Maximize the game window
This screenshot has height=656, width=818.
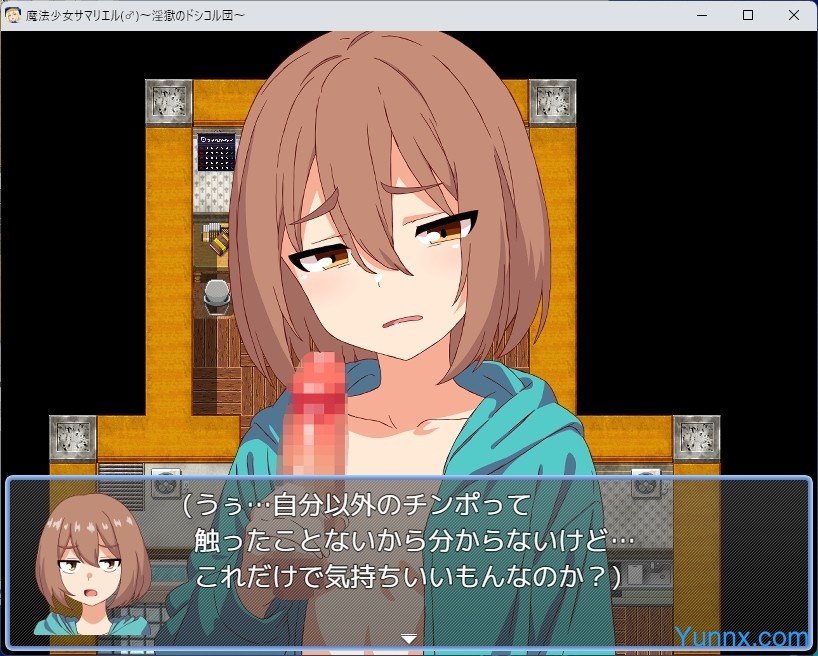[748, 15]
